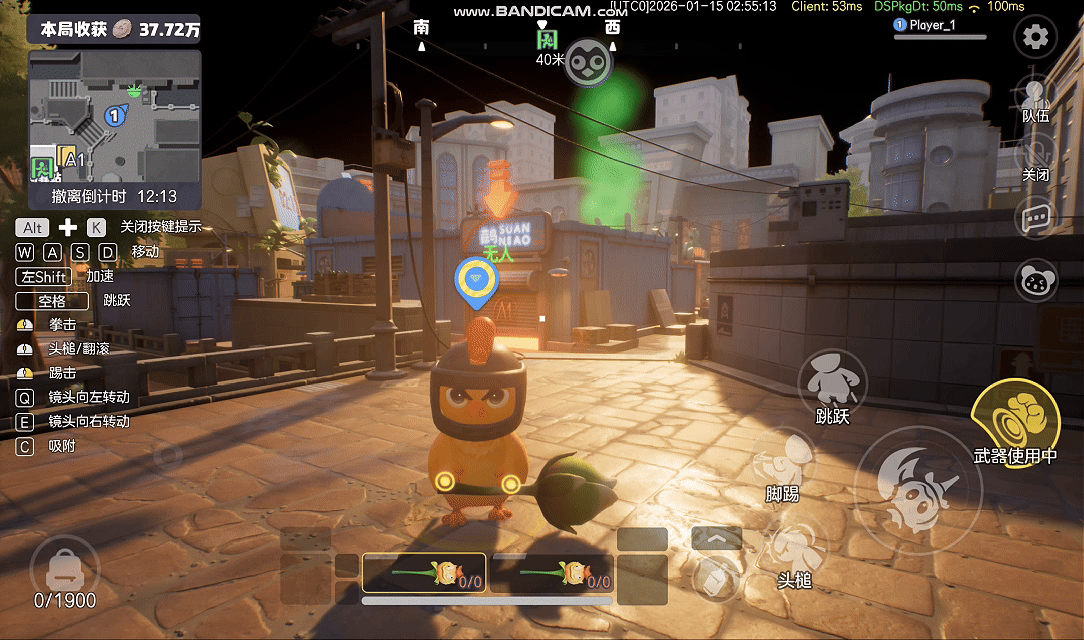Open the gear settings menu
Image resolution: width=1084 pixels, height=640 pixels.
pos(1035,38)
